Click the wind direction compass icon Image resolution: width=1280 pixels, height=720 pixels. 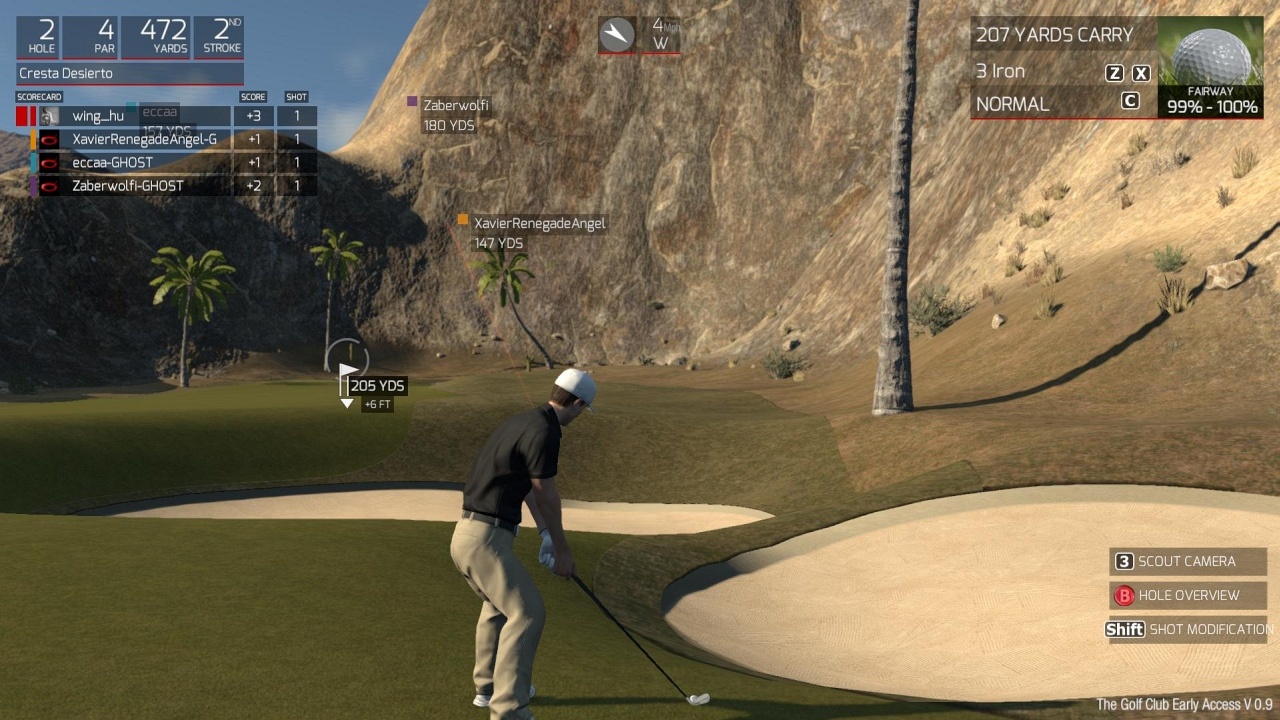coord(617,35)
